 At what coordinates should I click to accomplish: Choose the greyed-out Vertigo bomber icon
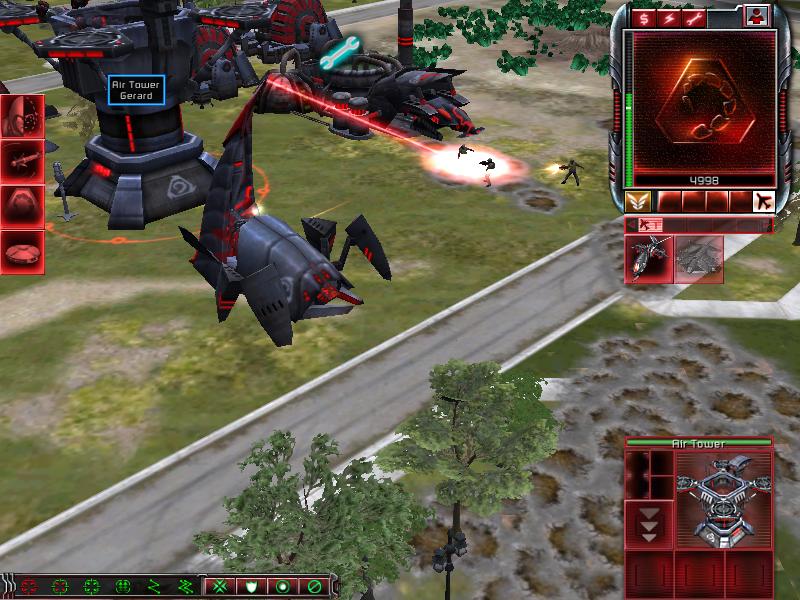click(699, 259)
